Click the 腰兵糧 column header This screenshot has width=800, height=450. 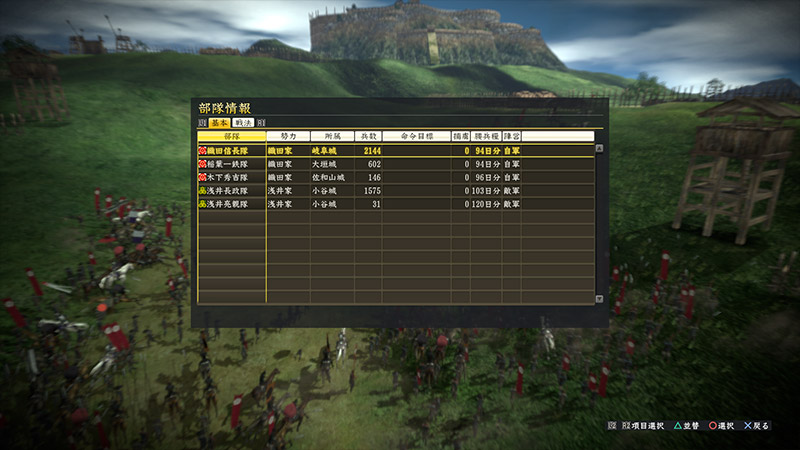(x=486, y=136)
